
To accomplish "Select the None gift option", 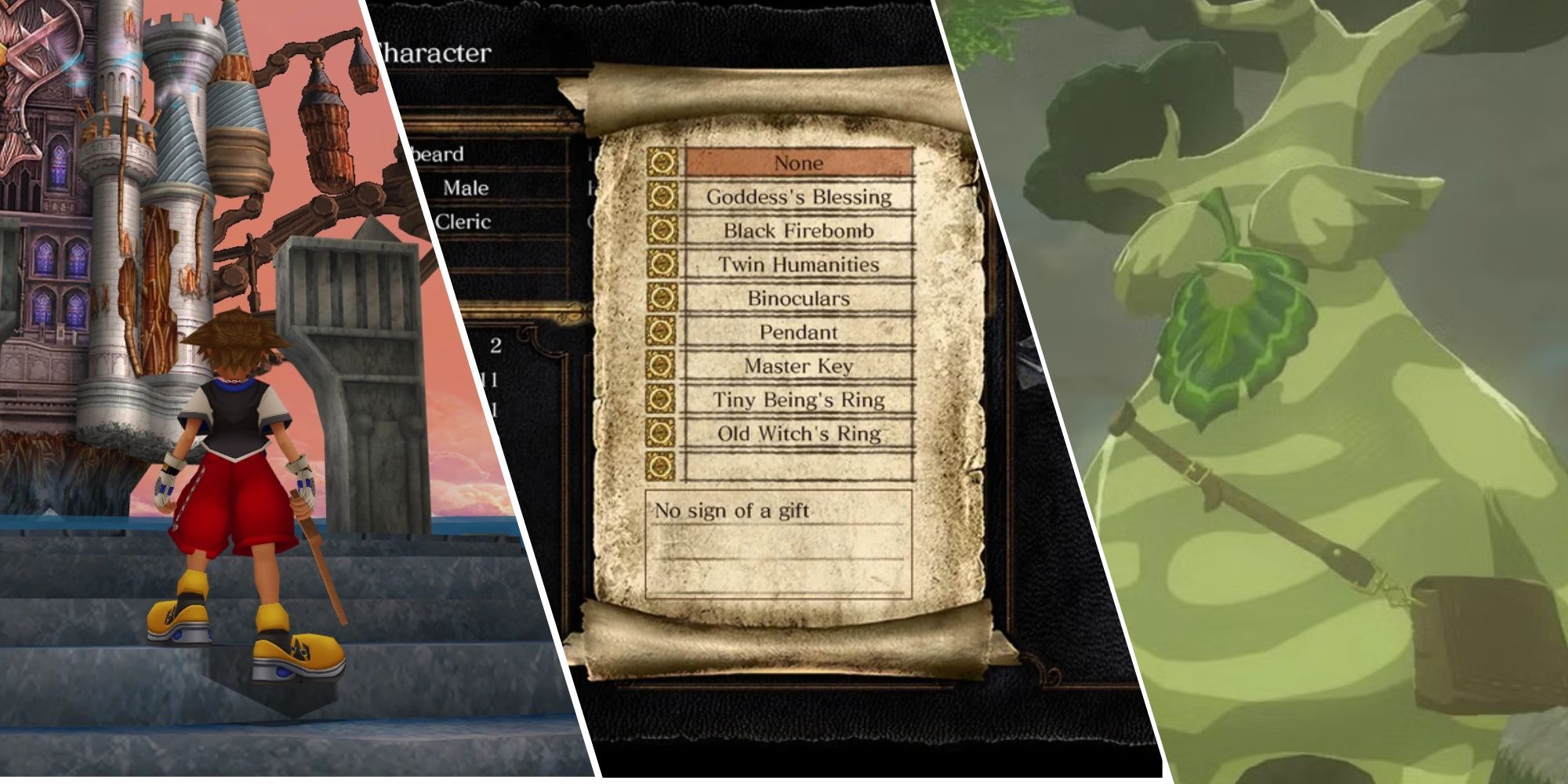I will [800, 163].
